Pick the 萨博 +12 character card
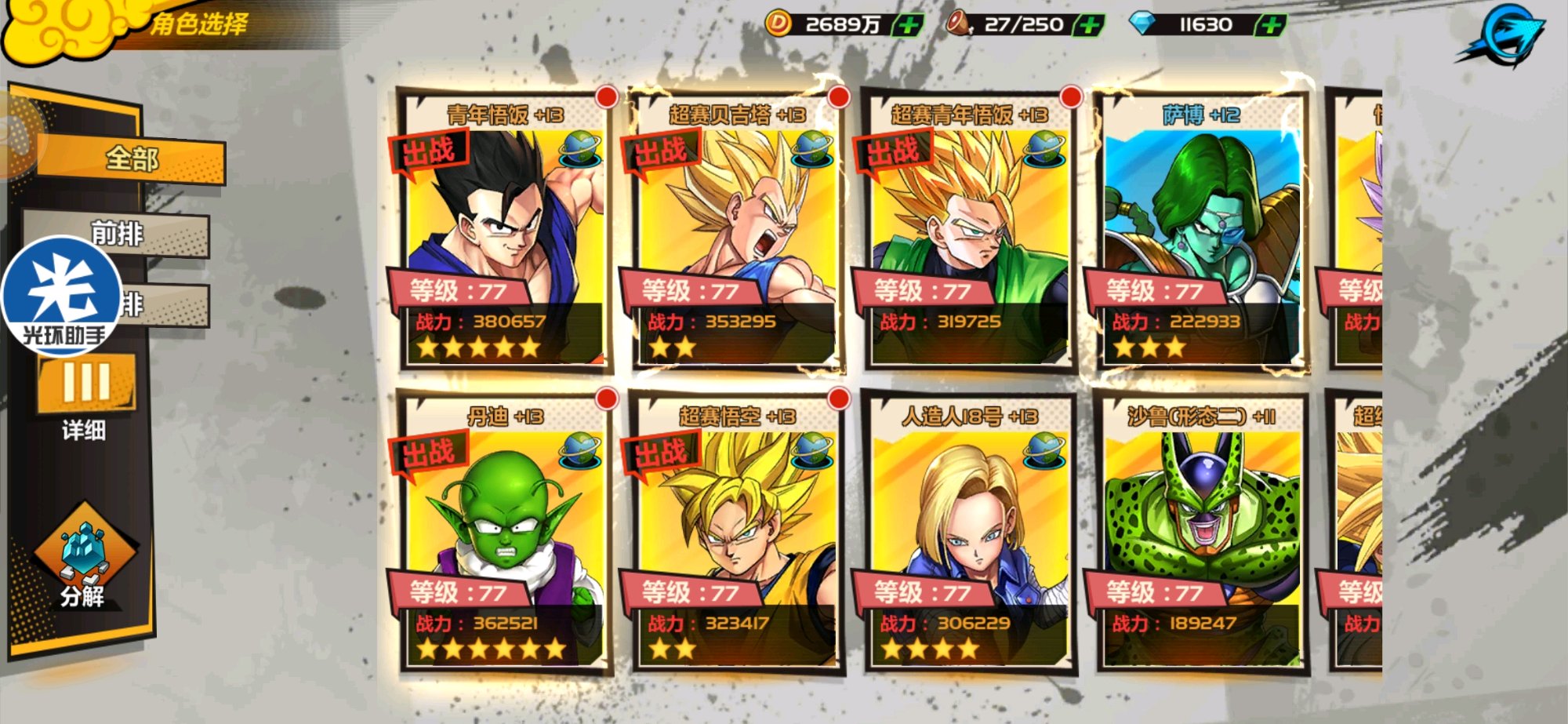Viewport: 1568px width, 724px height. pyautogui.click(x=1200, y=229)
